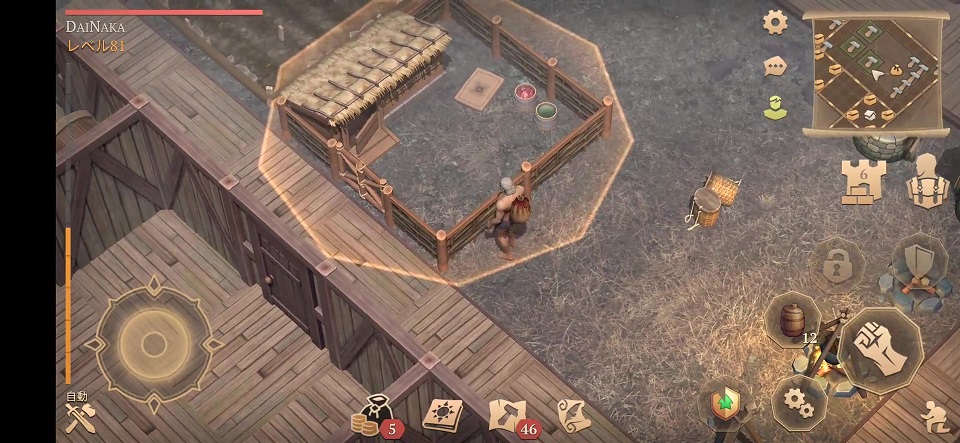Viewport: 960px width, 443px height.
Task: Open the settings gear icon
Action: [775, 22]
